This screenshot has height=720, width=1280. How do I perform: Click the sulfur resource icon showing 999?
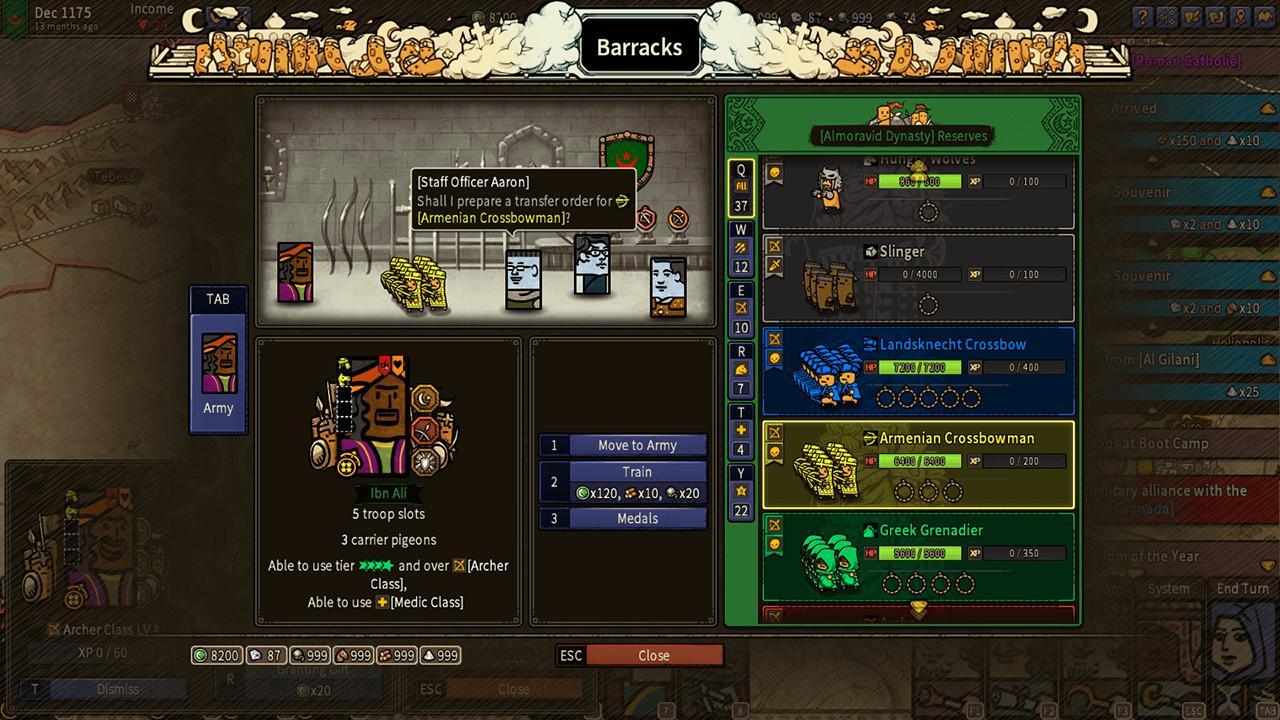[x=428, y=656]
